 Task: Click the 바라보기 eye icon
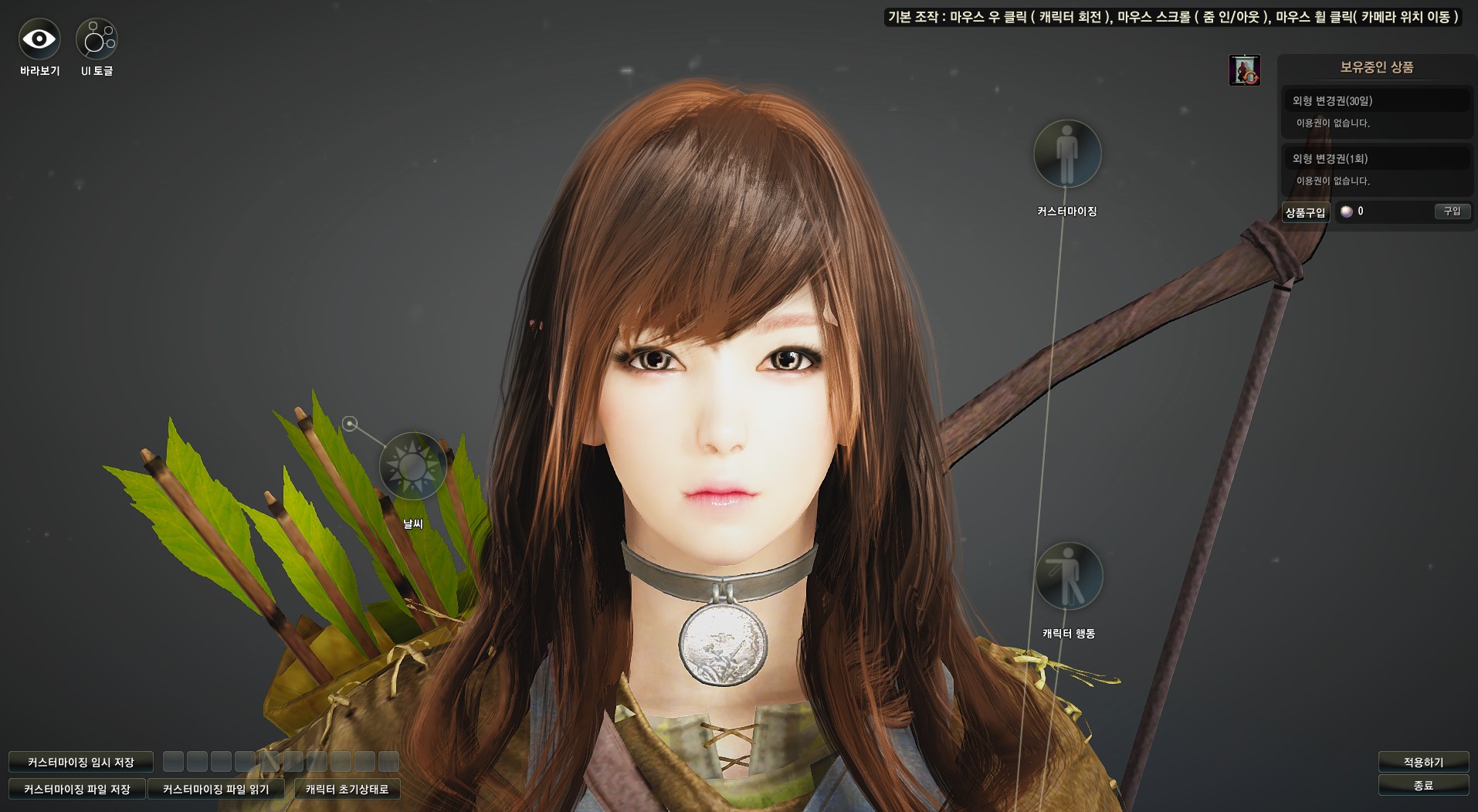(39, 39)
